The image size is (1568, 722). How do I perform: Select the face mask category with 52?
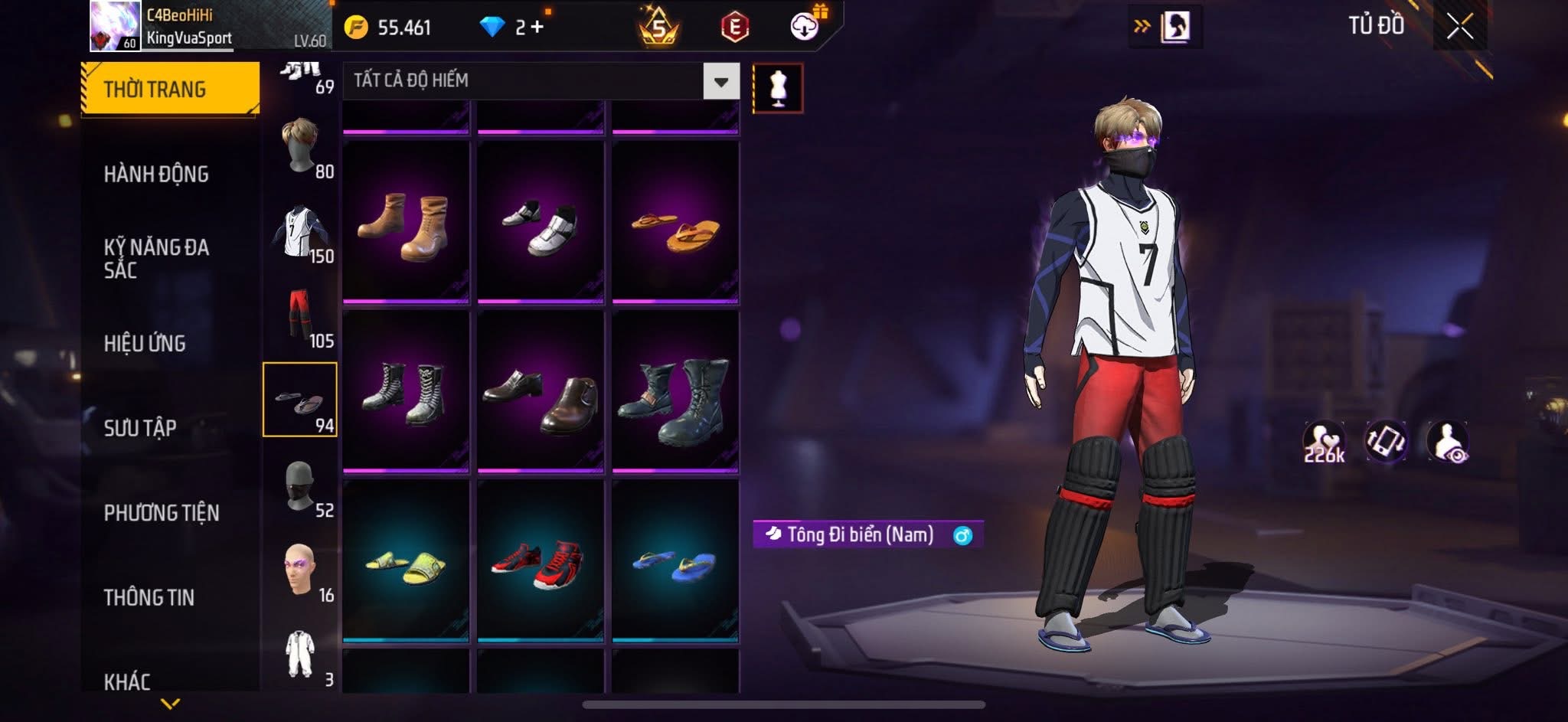[301, 485]
